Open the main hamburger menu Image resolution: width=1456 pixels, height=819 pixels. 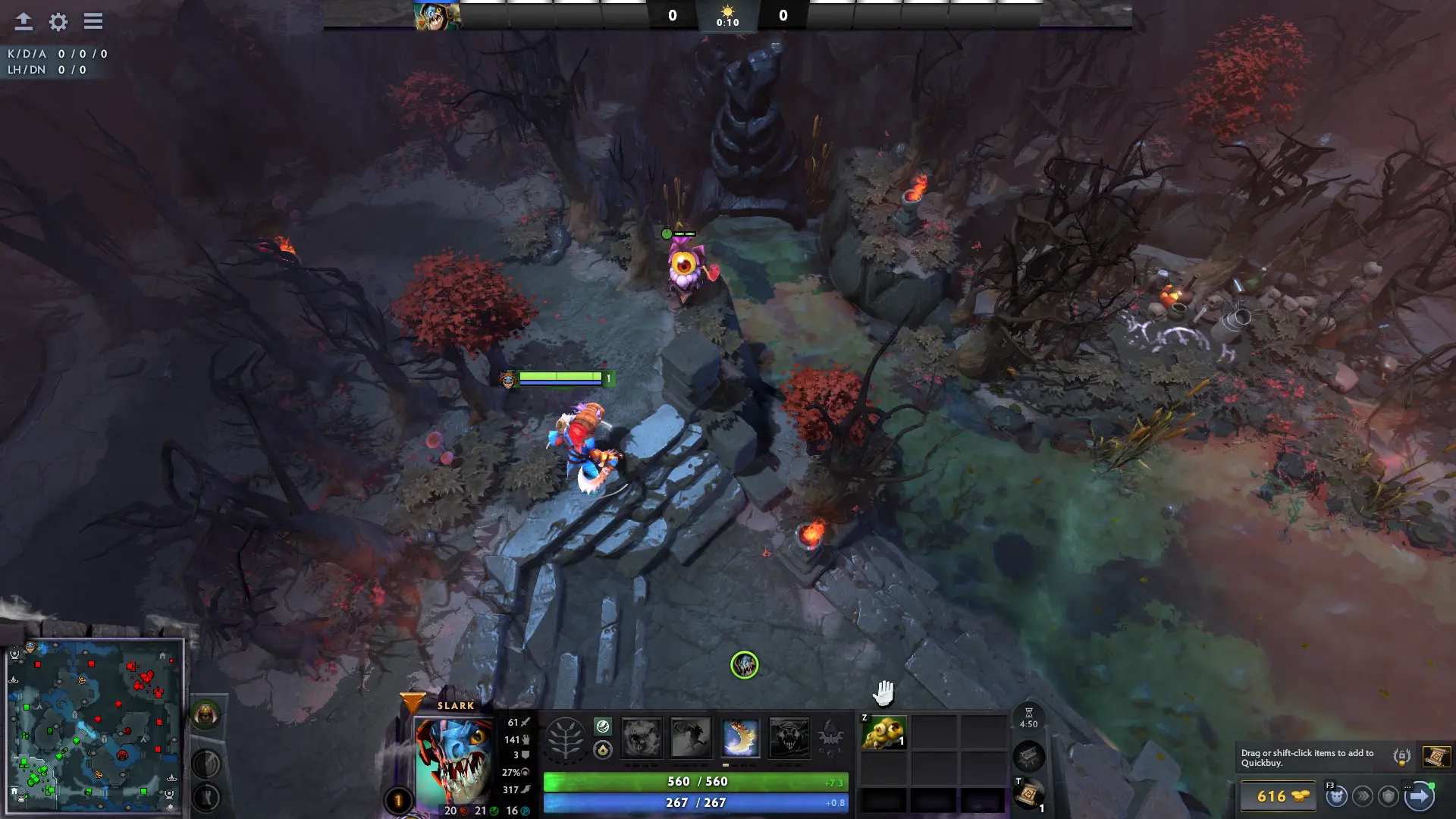coord(93,21)
